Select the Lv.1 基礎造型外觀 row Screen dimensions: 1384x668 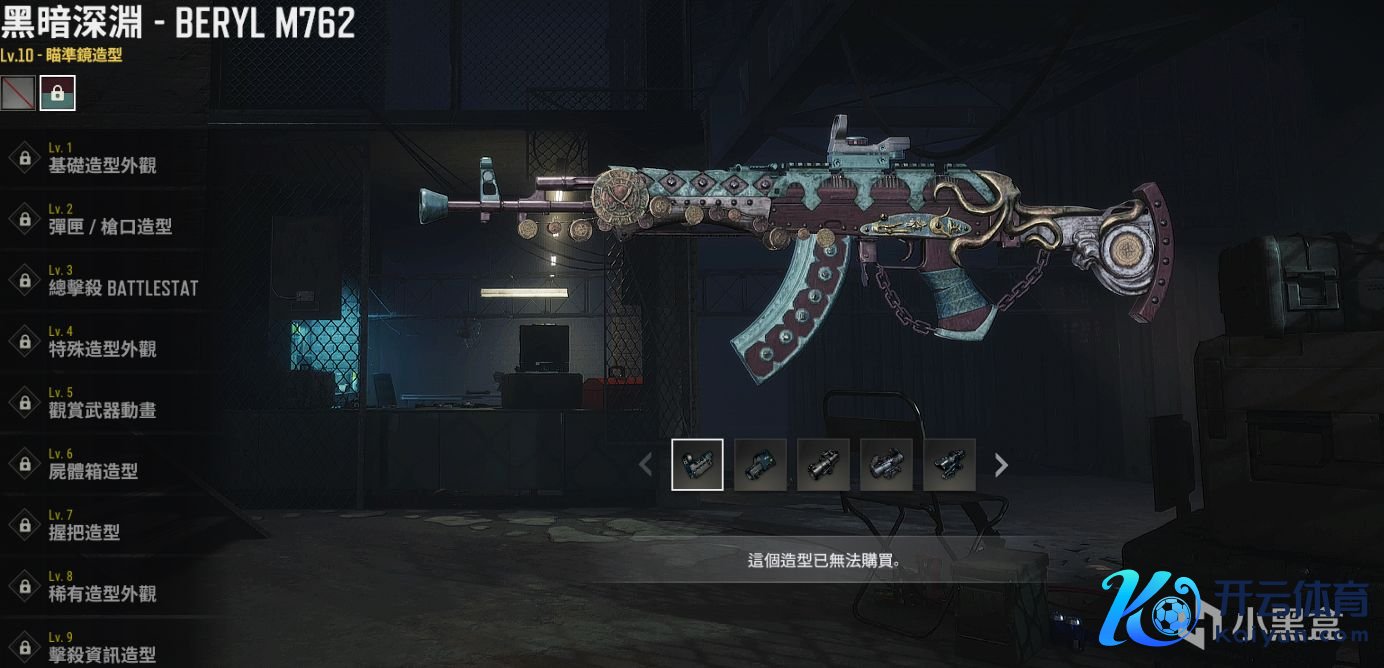click(x=102, y=159)
